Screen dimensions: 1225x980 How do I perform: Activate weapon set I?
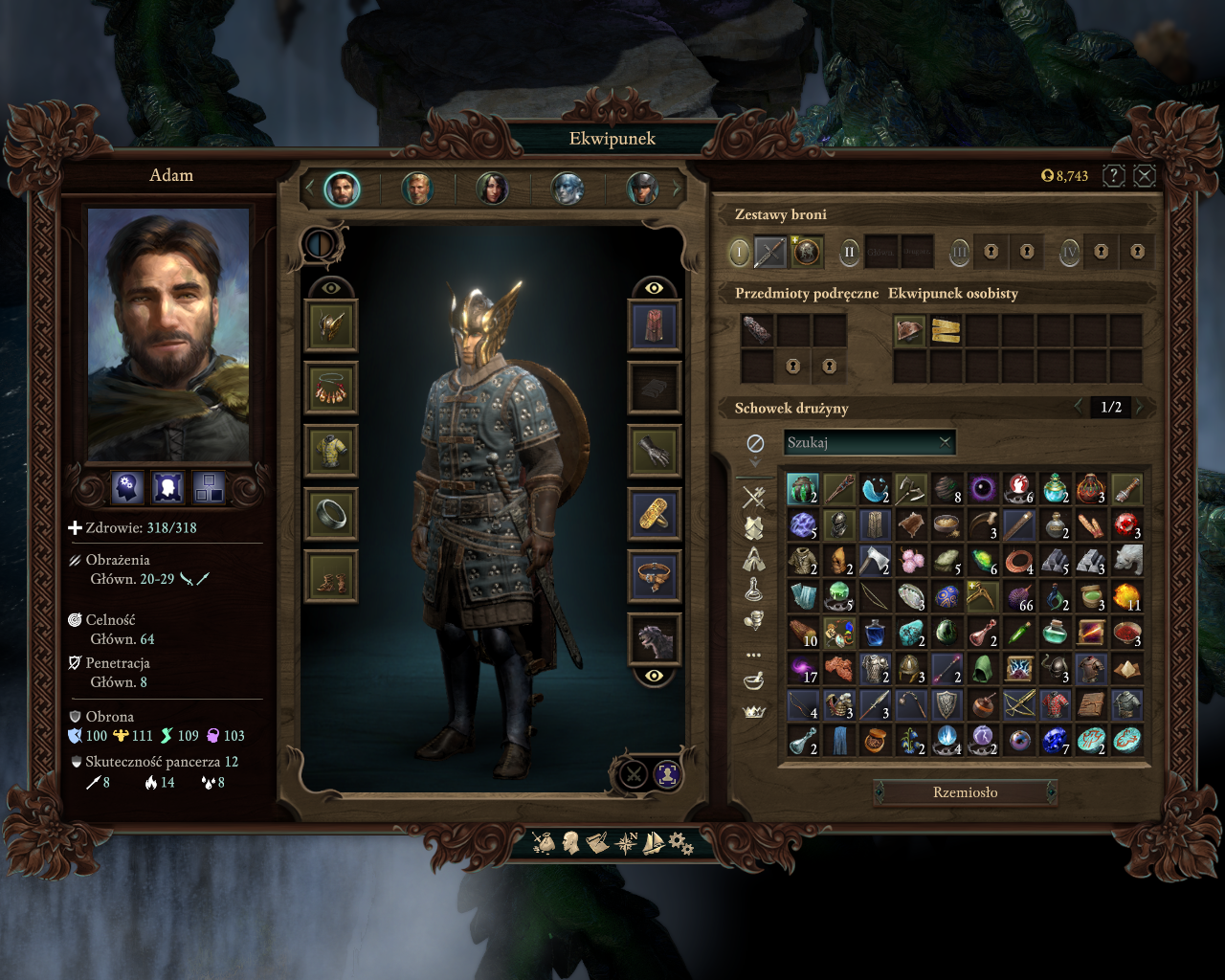point(739,253)
